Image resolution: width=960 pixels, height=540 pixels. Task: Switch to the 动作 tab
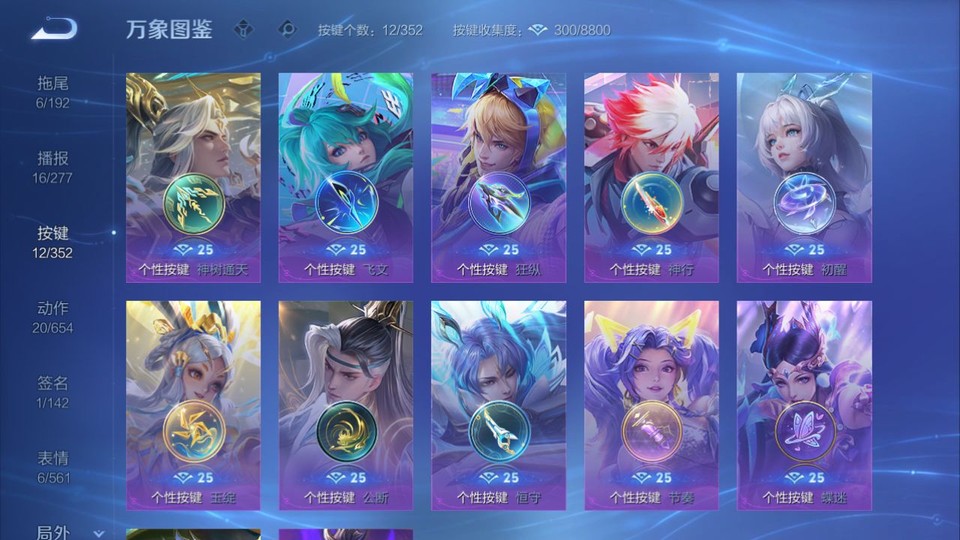coord(53,316)
